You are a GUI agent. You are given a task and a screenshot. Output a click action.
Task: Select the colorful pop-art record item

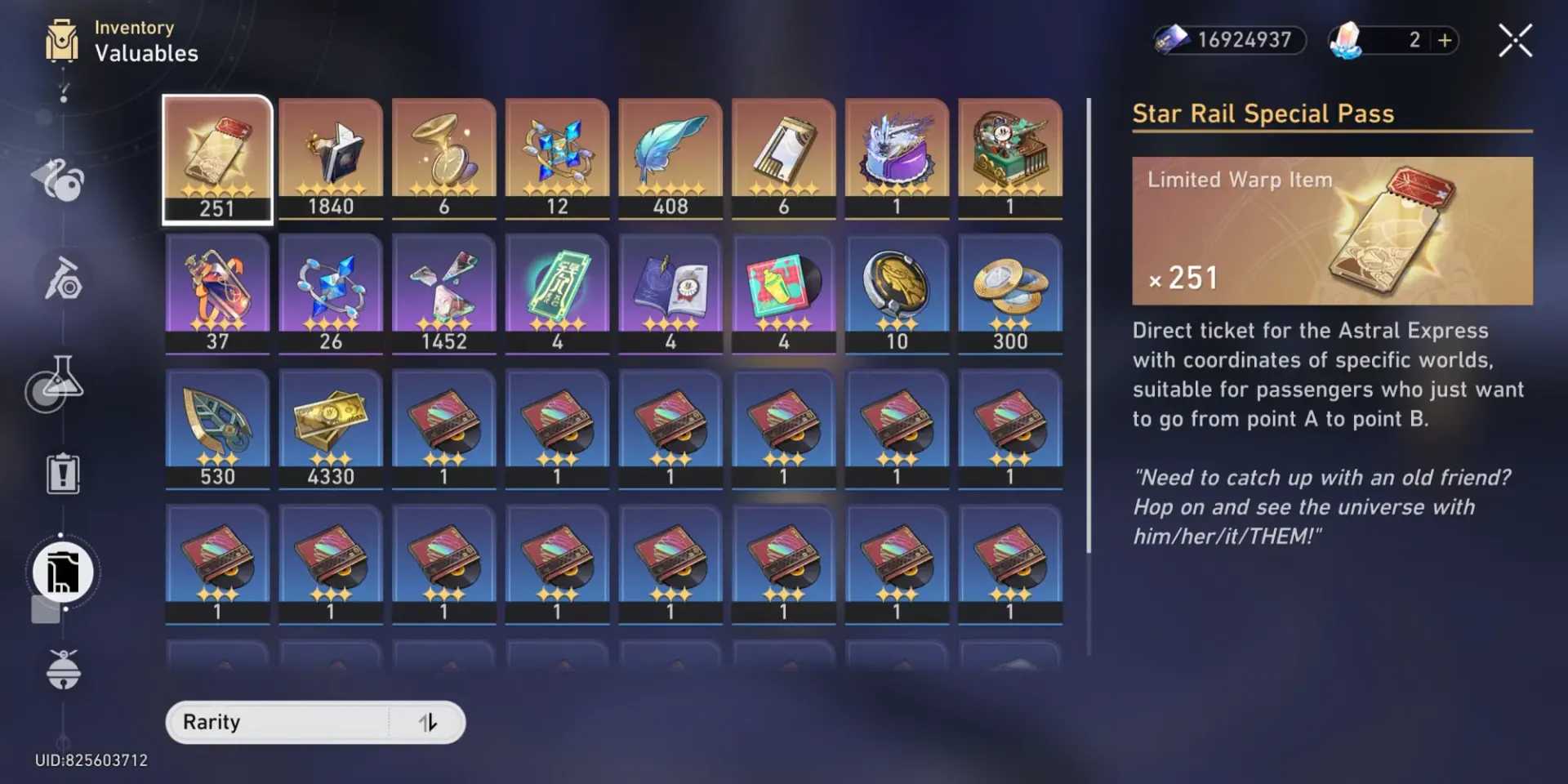pyautogui.click(x=784, y=294)
